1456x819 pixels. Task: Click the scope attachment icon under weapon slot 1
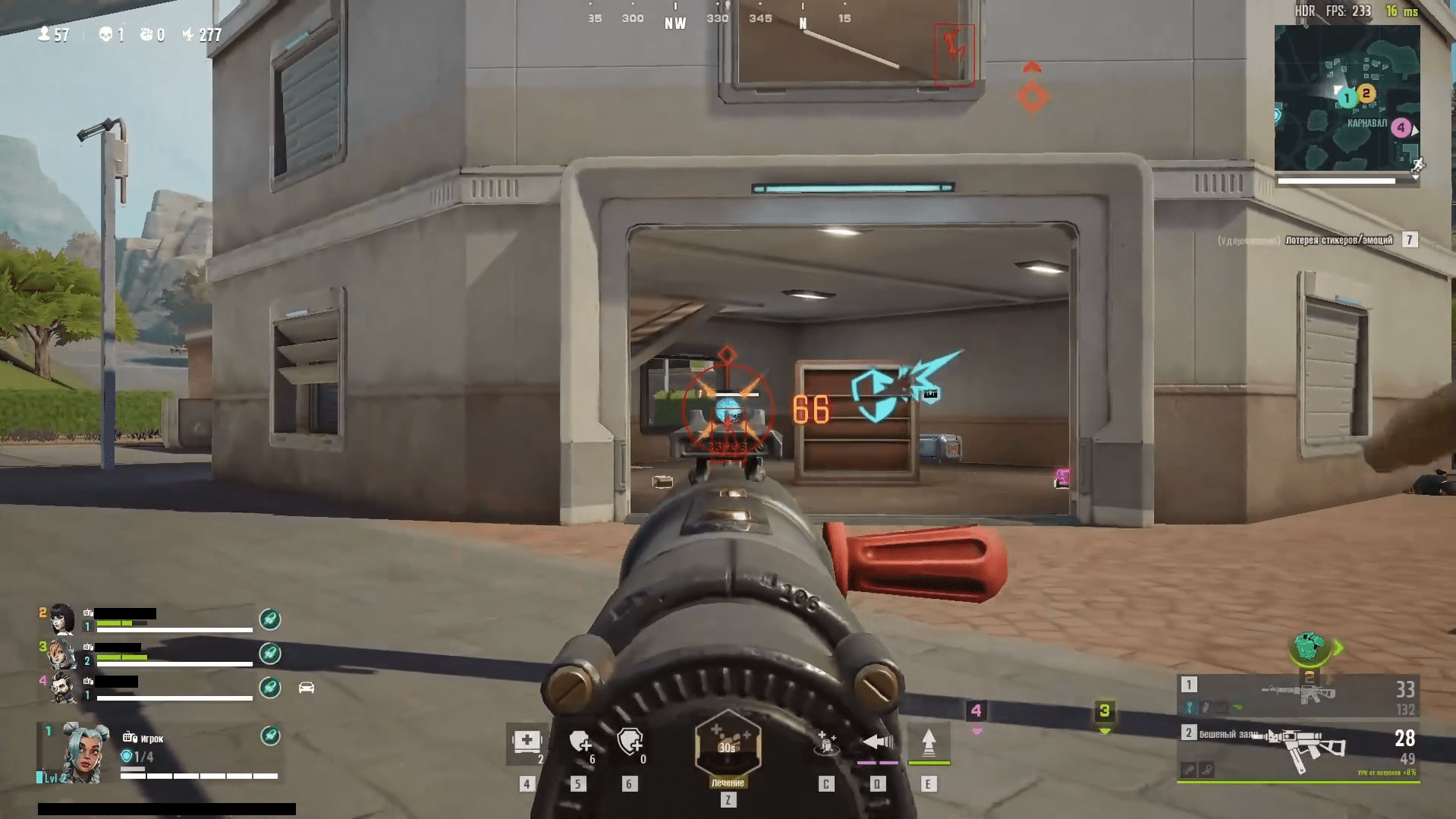(x=1189, y=707)
